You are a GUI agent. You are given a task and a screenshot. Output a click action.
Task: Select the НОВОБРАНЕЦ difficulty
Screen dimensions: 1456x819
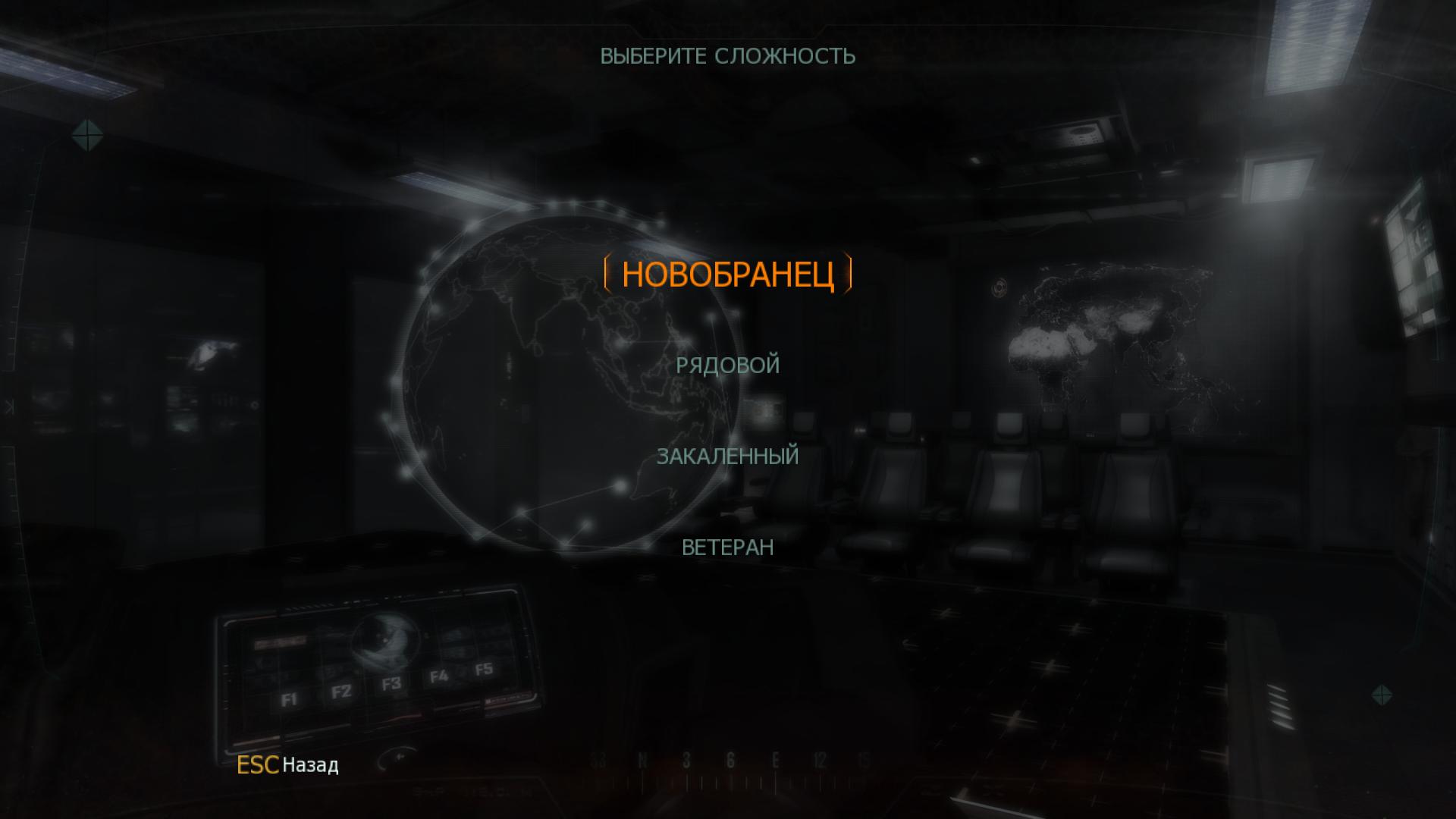[x=727, y=275]
